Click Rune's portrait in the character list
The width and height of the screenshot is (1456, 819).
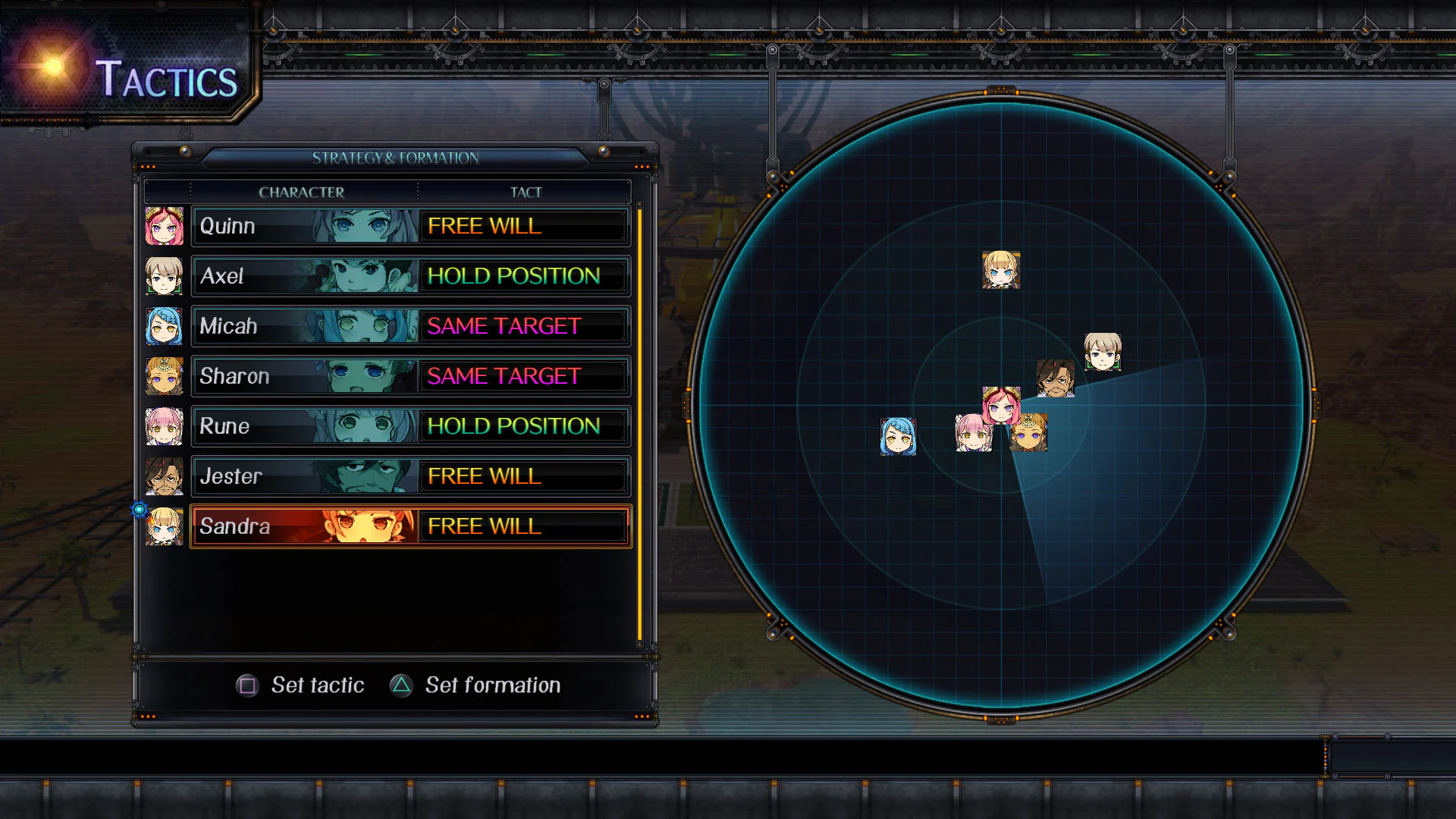click(x=165, y=426)
